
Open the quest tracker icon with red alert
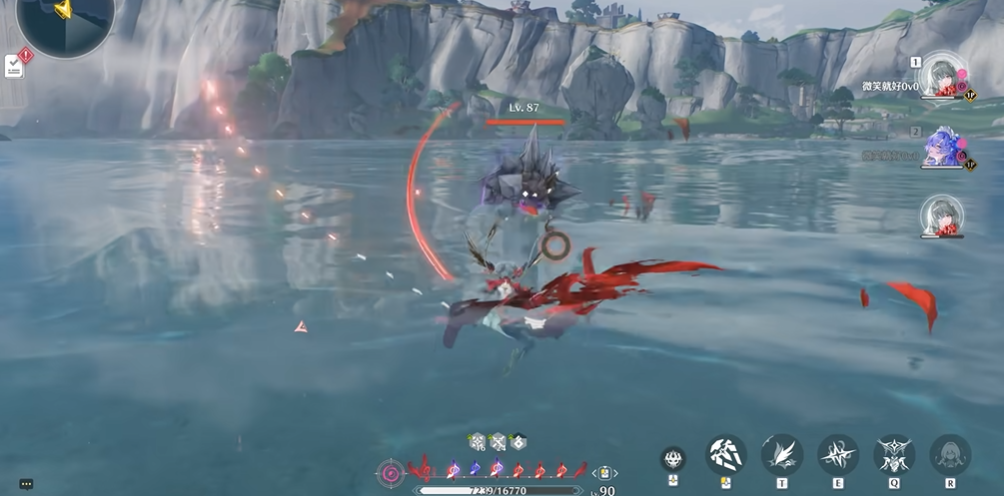[17, 62]
